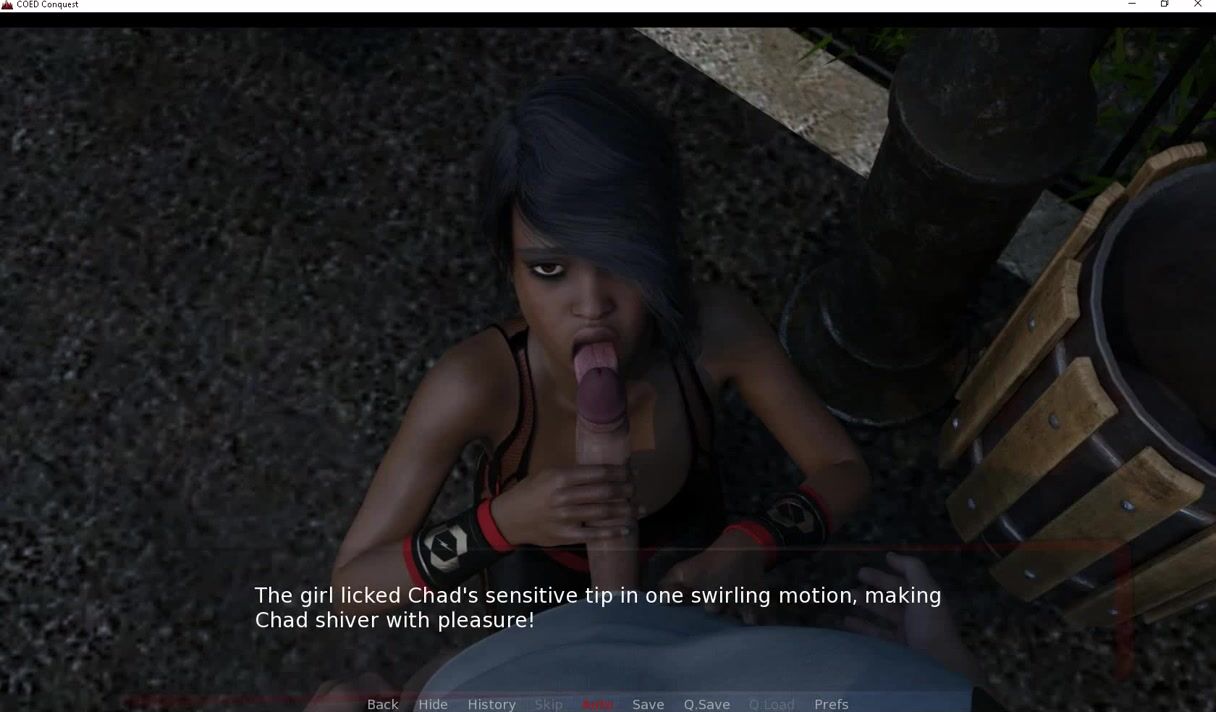
Task: Open the Prefs menu
Action: pyautogui.click(x=831, y=704)
